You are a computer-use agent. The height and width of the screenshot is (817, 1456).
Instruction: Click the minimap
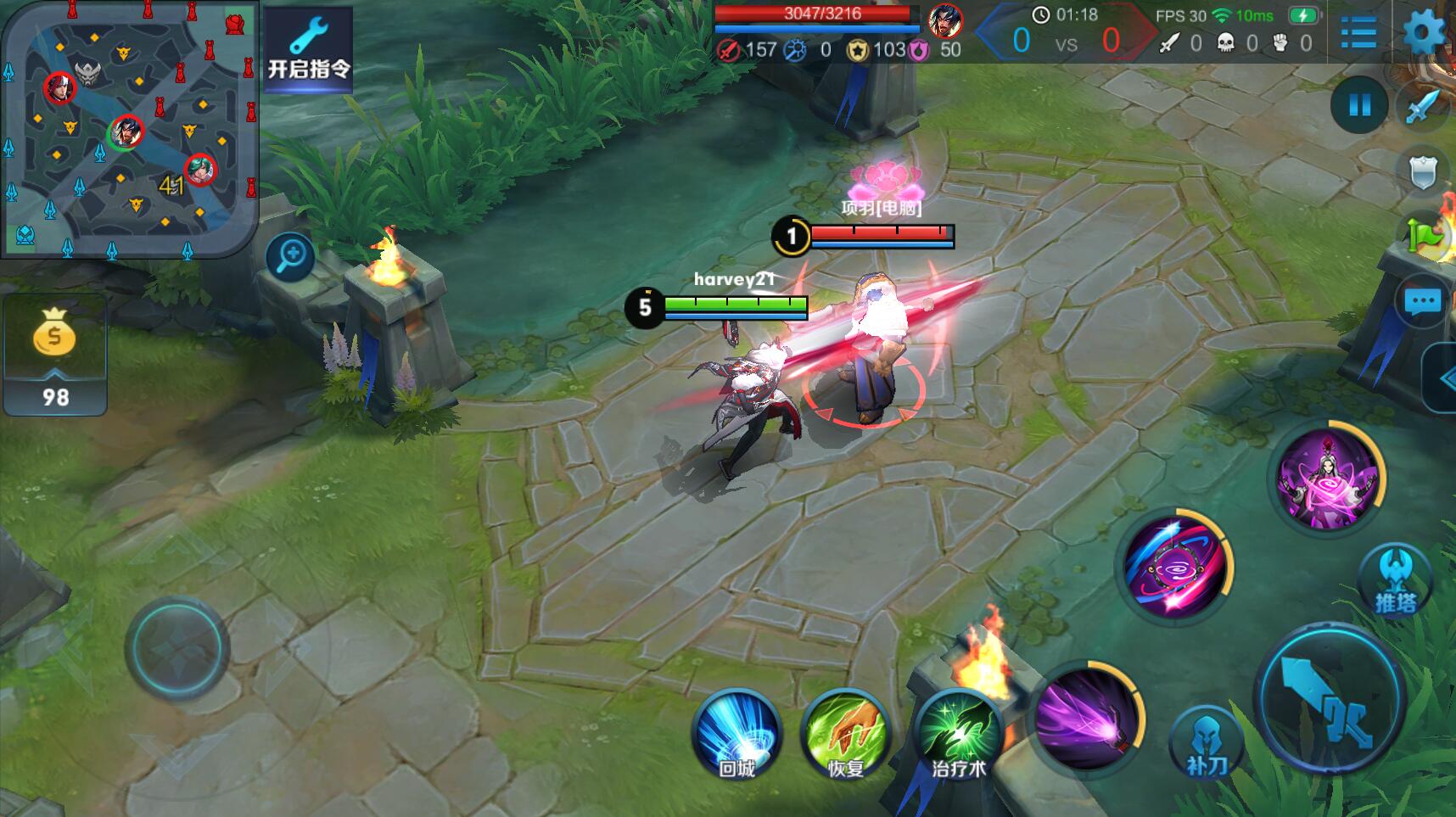coord(129,128)
